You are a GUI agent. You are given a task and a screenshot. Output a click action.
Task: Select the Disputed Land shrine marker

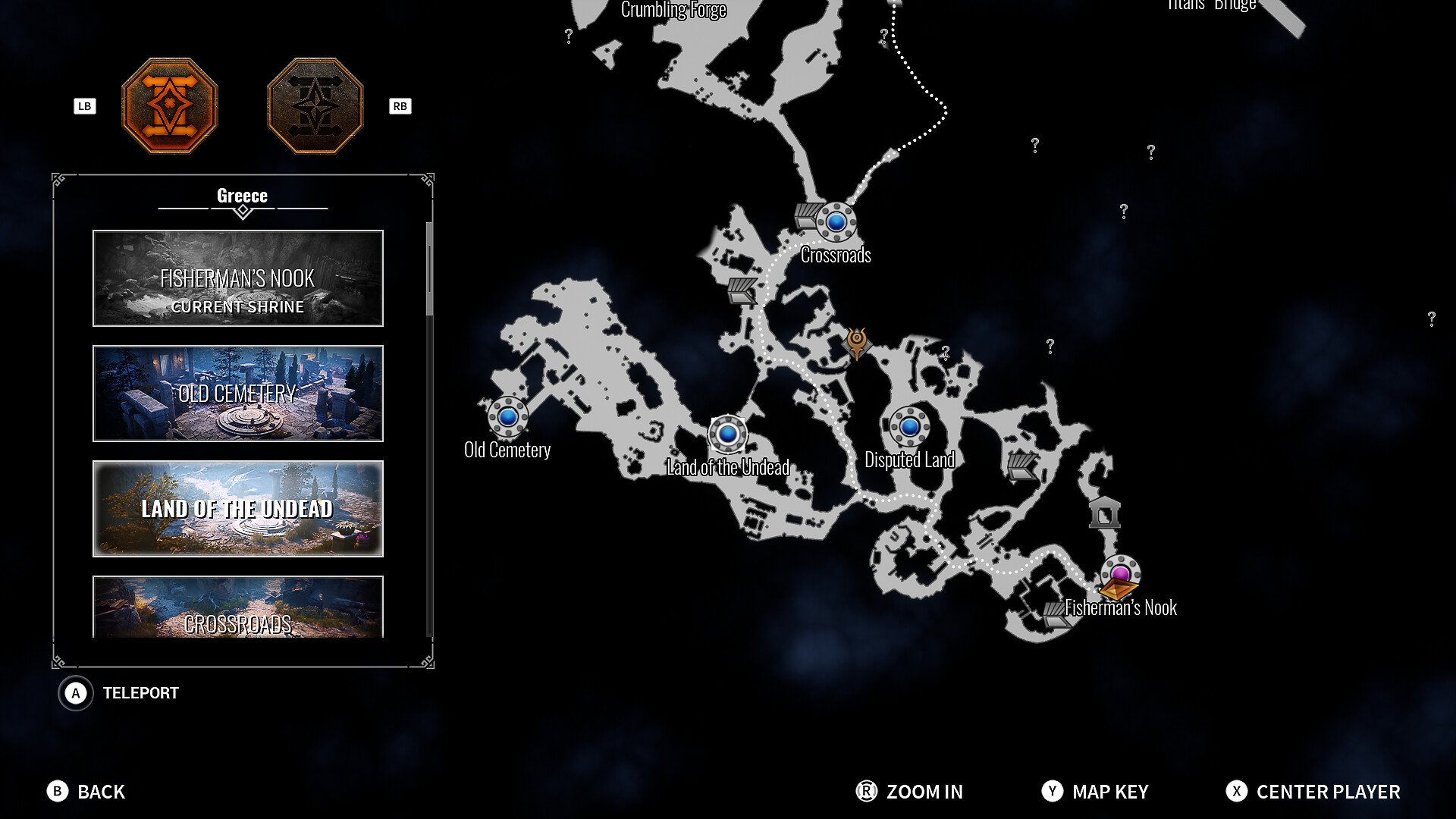pos(909,426)
